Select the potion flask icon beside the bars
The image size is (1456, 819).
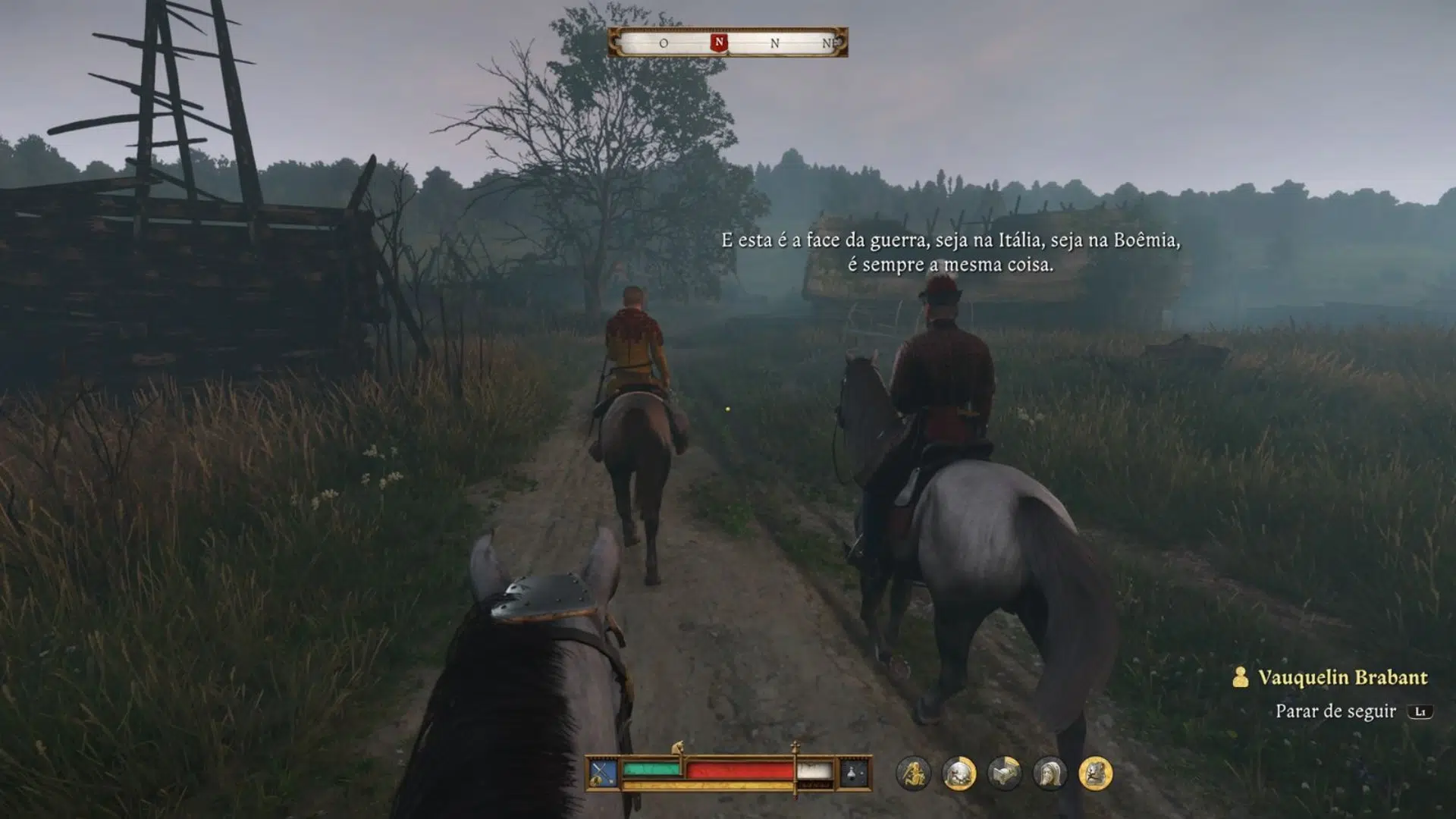(x=853, y=773)
